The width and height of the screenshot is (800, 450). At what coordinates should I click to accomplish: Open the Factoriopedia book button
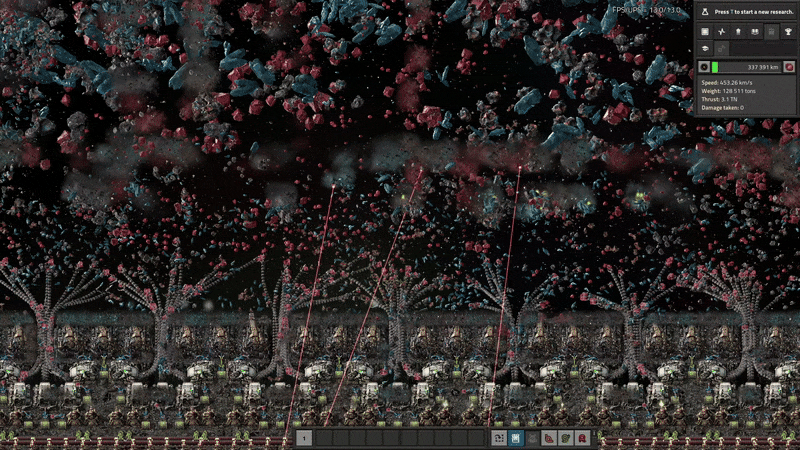click(x=754, y=32)
